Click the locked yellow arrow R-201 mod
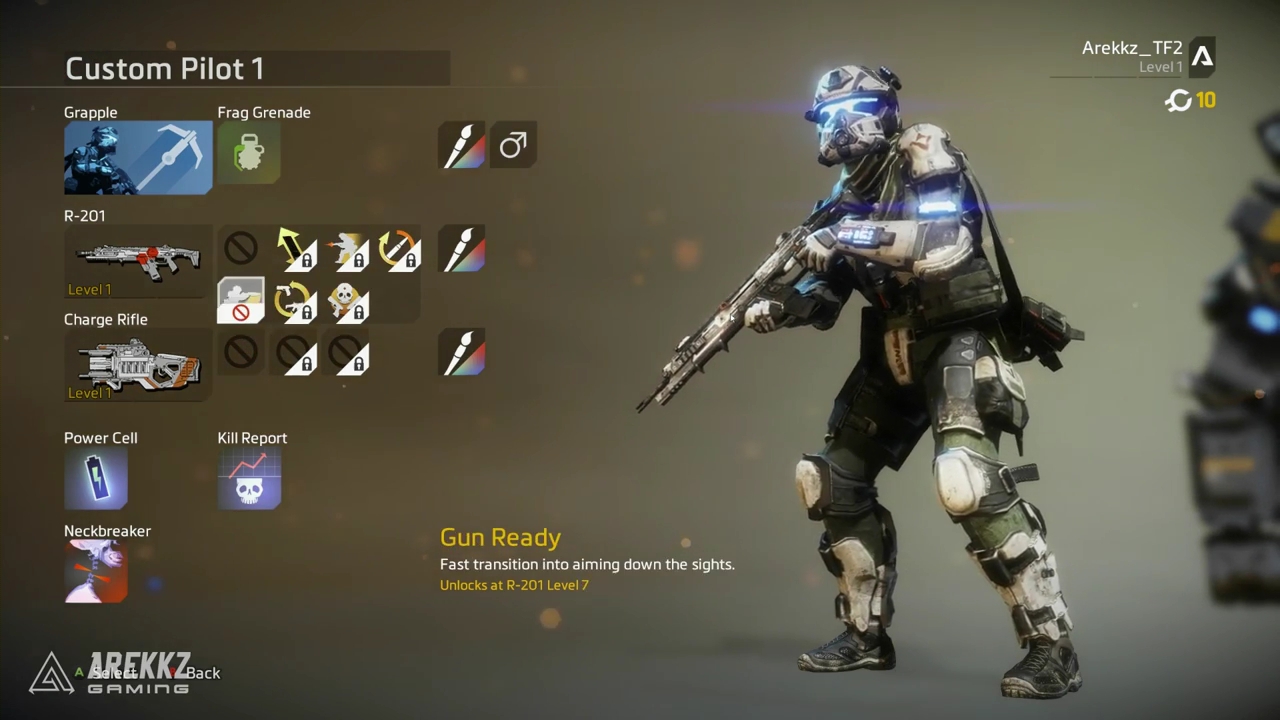This screenshot has width=1280, height=720. tap(293, 249)
